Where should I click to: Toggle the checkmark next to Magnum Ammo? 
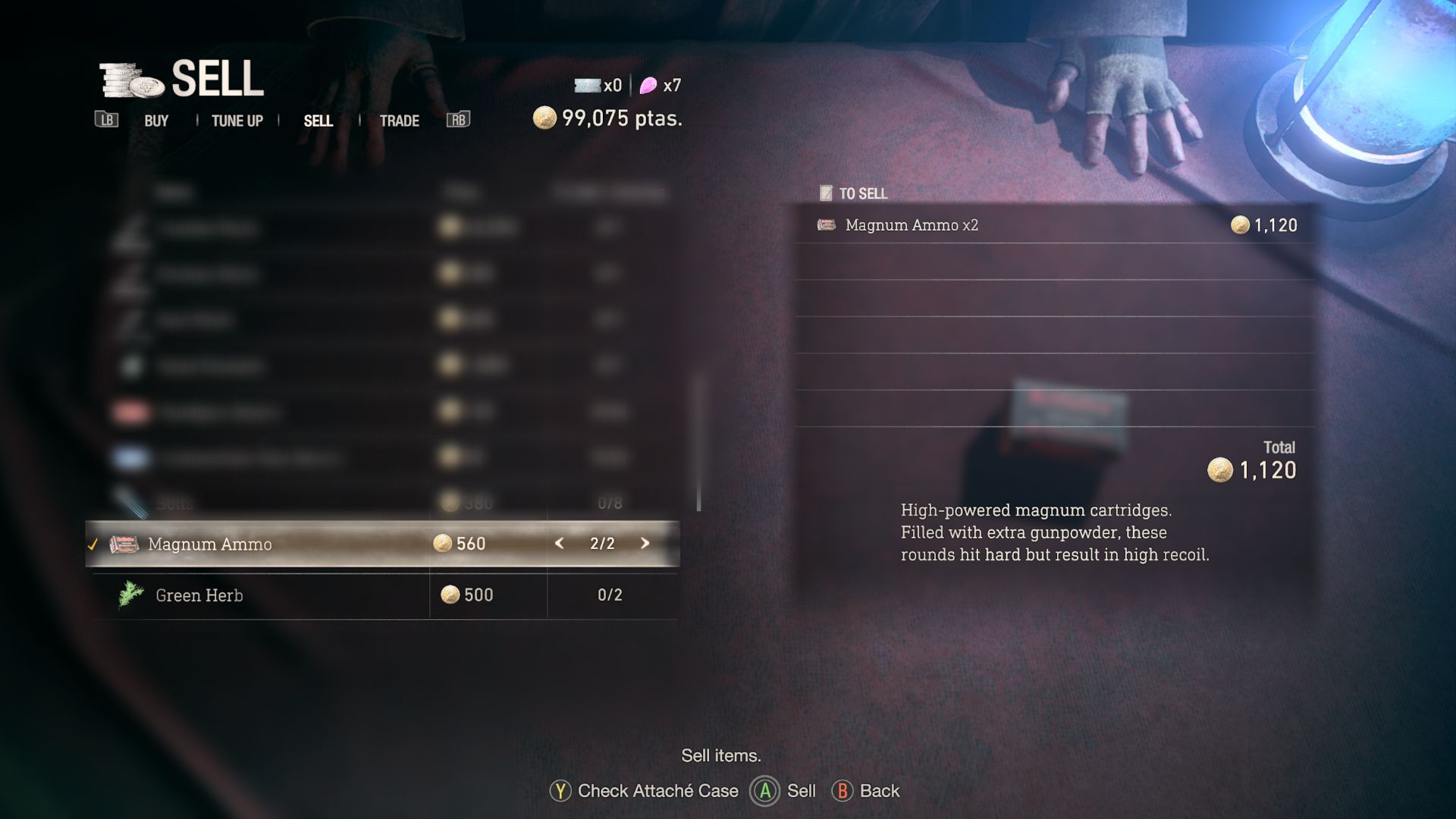point(93,544)
